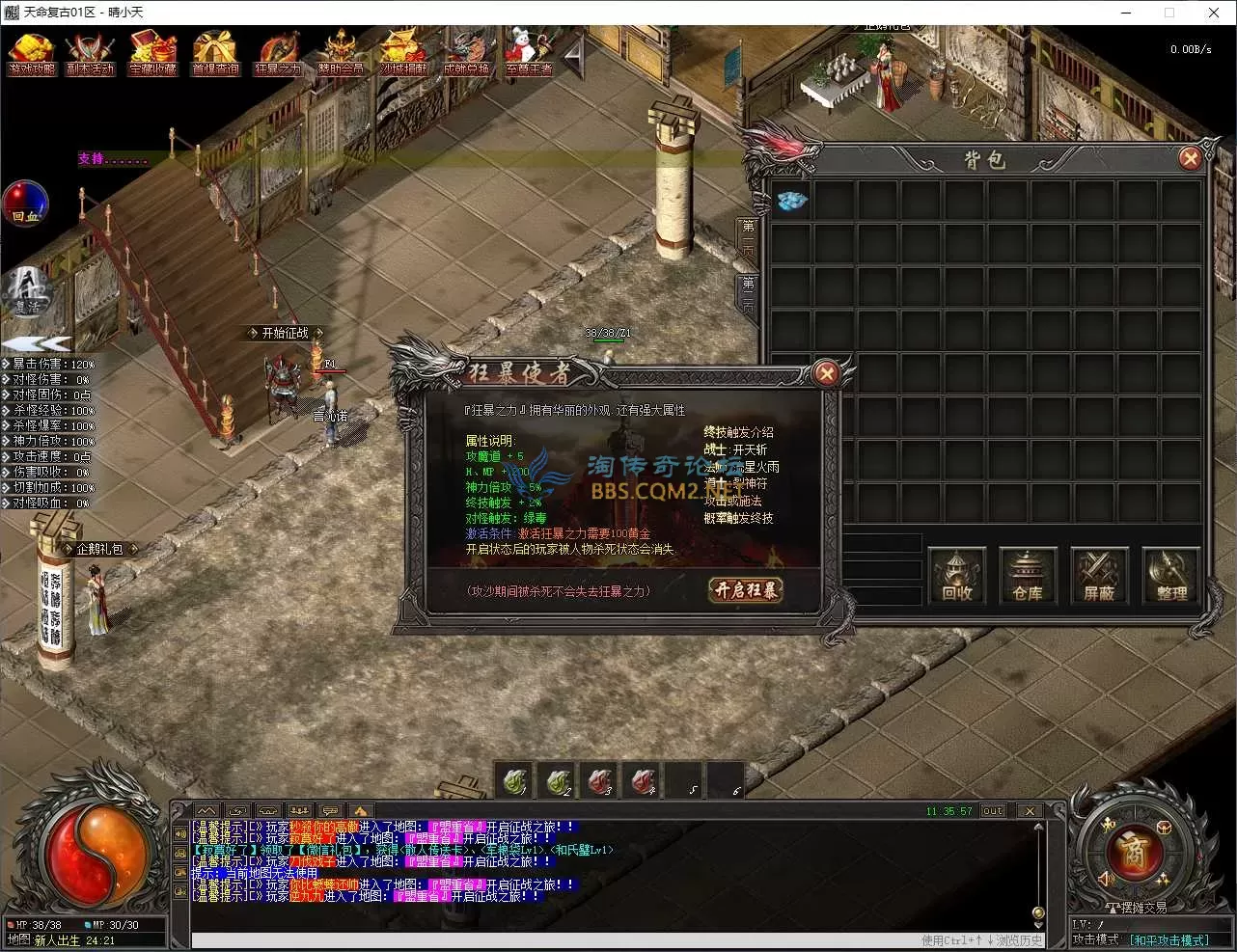The height and width of the screenshot is (952, 1237).
Task: Open the 赞助会员 membership icon
Action: [x=341, y=52]
